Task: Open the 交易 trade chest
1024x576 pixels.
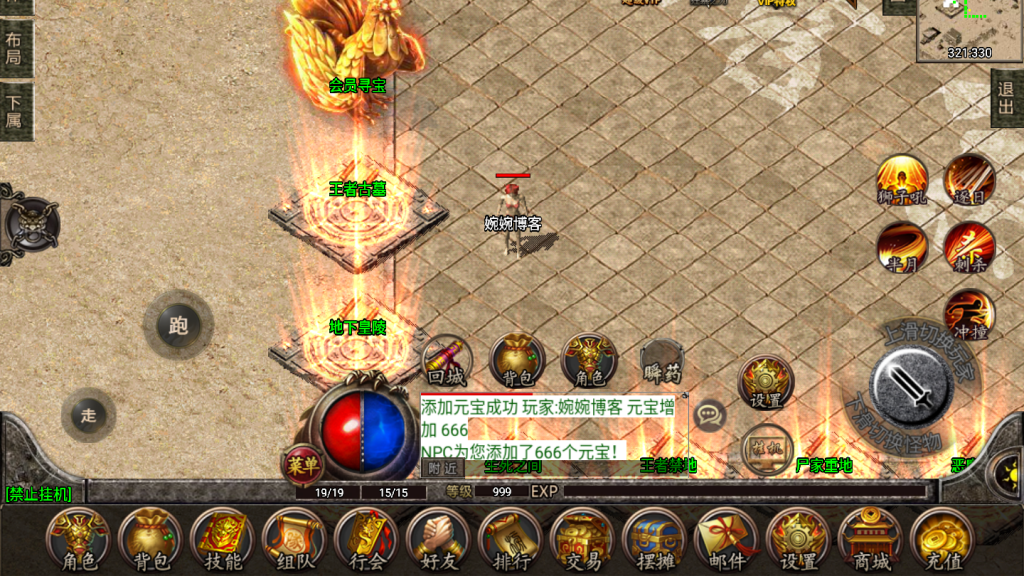Action: [x=581, y=539]
